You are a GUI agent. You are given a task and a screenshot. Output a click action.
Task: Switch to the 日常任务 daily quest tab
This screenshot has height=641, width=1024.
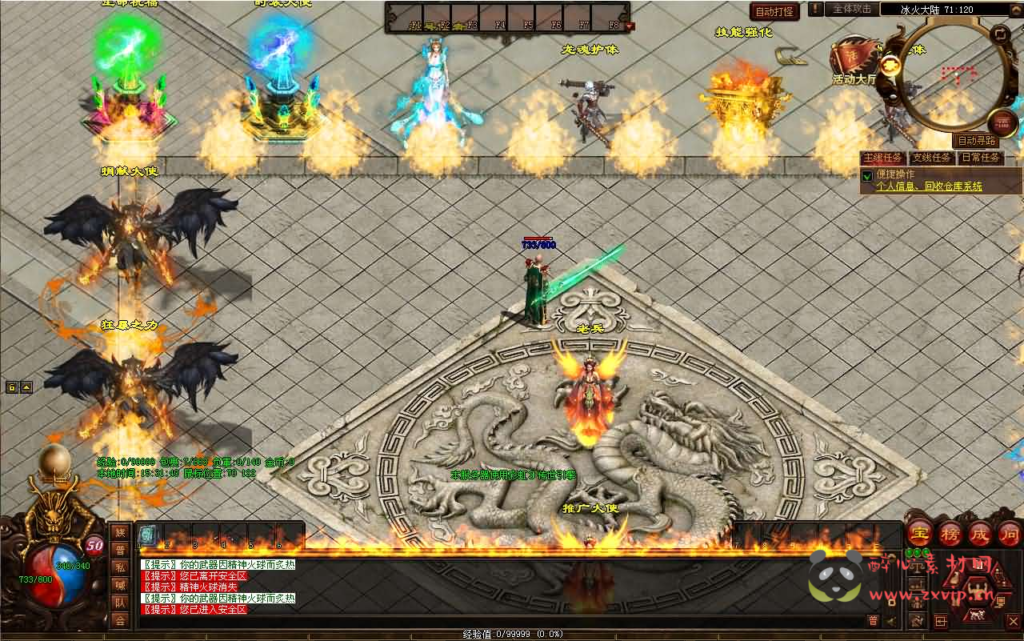point(980,158)
